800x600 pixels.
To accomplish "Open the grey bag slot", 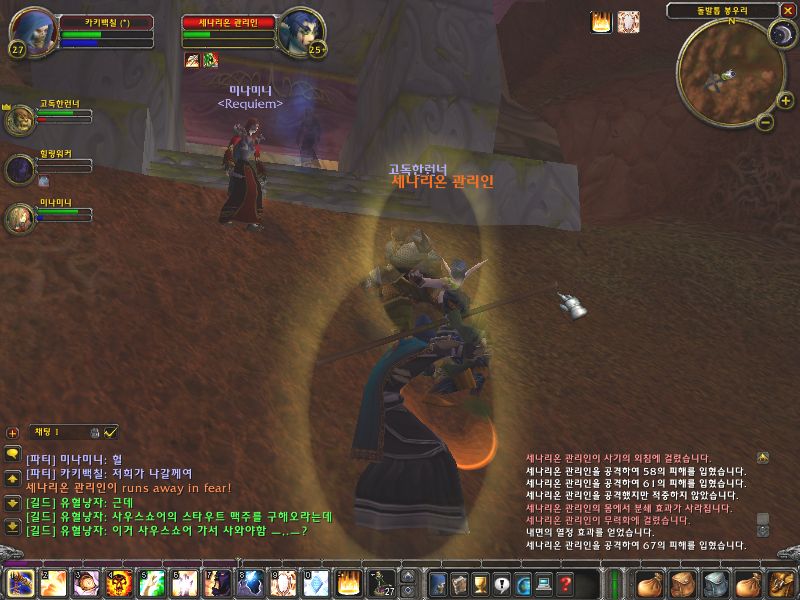I will 714,583.
